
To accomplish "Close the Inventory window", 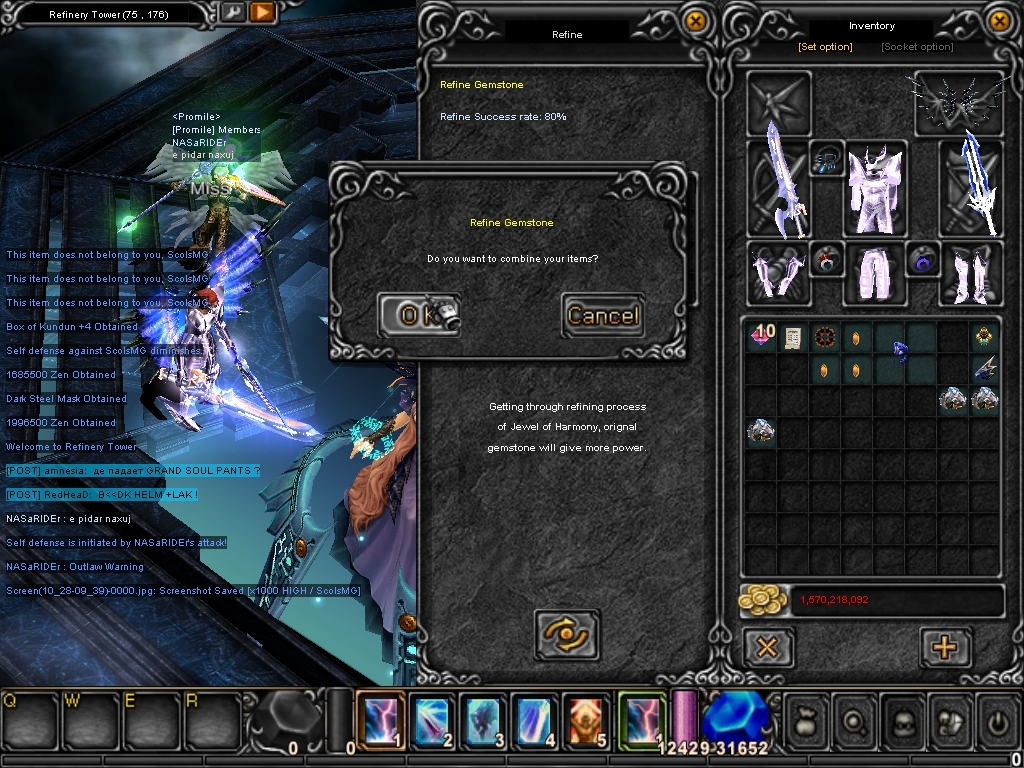I will (999, 21).
